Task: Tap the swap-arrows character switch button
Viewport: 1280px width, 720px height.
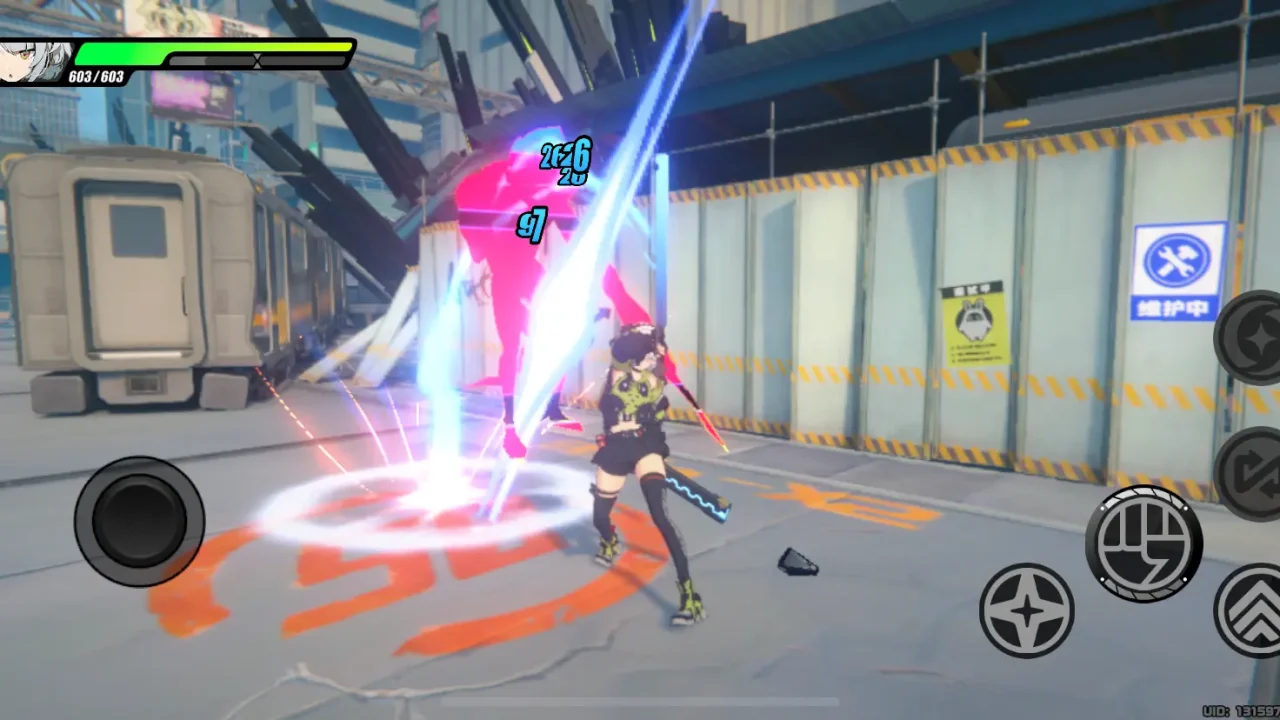Action: click(1252, 474)
